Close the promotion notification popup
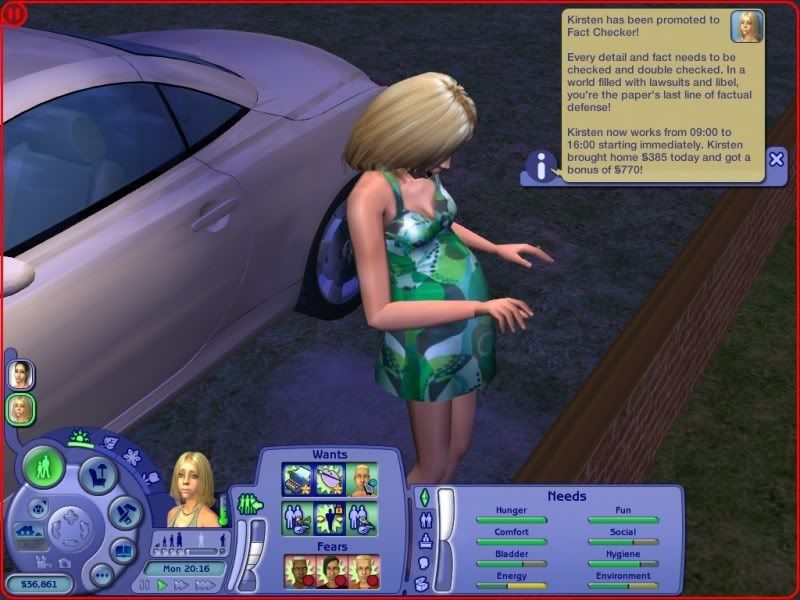Image resolution: width=800 pixels, height=600 pixels. (x=777, y=159)
